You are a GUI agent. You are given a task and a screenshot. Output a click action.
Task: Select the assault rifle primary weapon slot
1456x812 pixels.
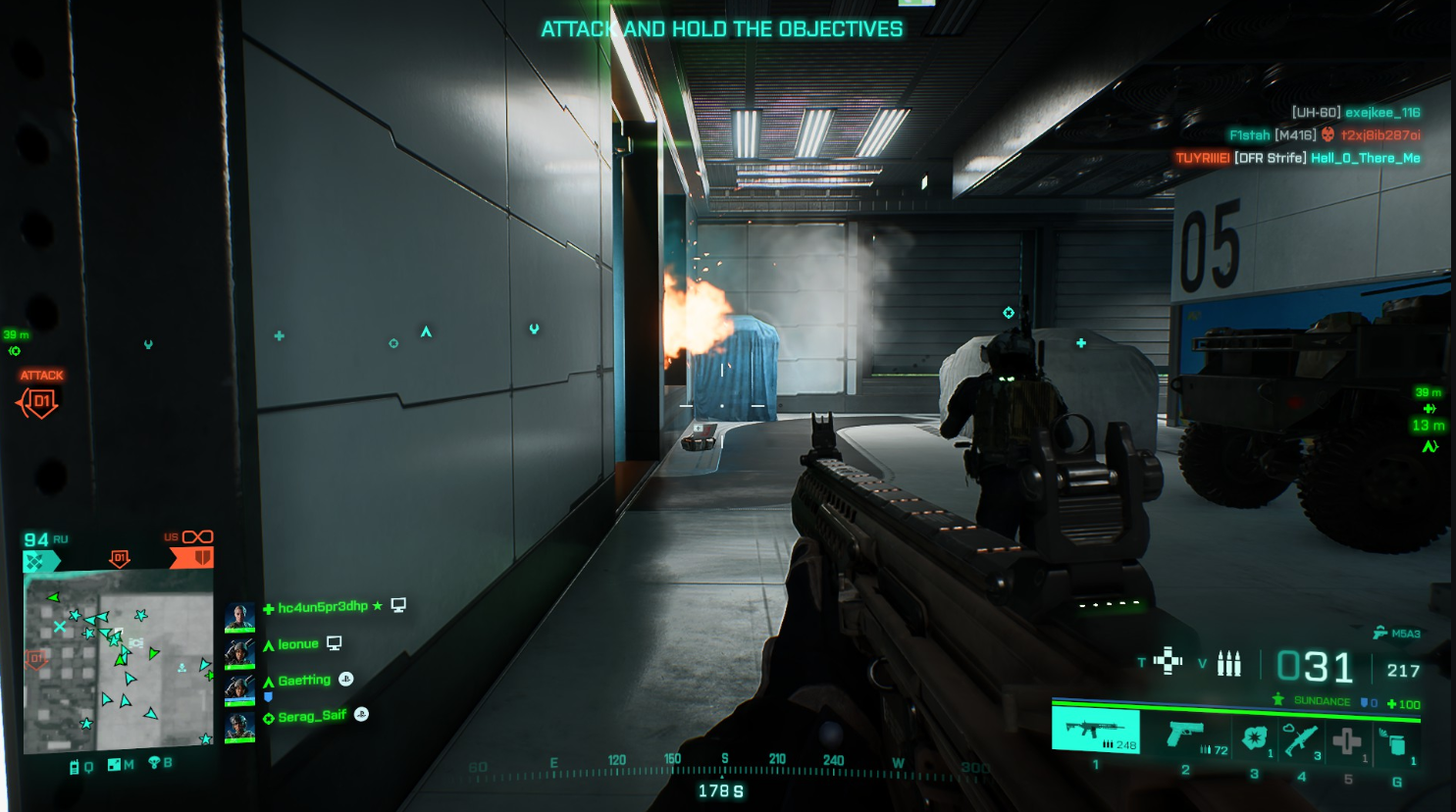pos(1095,732)
